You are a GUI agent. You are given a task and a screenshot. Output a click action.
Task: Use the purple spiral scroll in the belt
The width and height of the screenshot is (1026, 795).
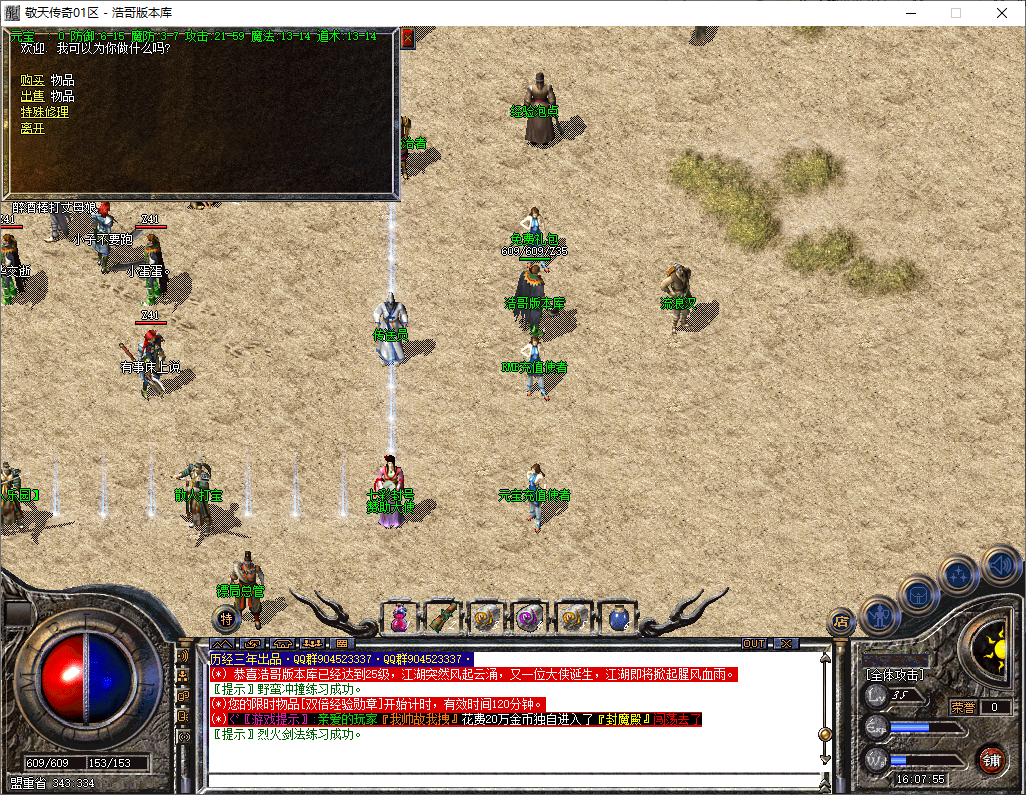click(528, 618)
